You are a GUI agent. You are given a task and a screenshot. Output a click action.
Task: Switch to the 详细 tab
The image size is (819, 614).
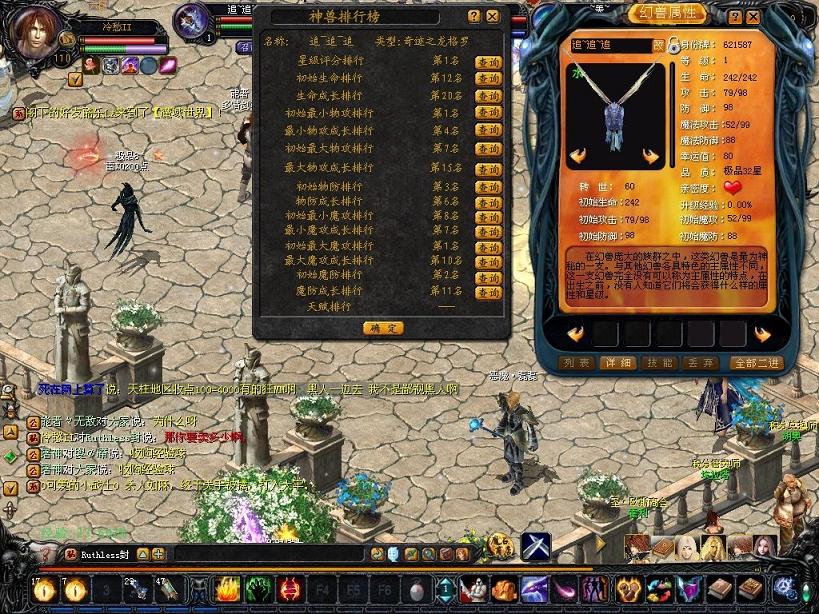(616, 363)
